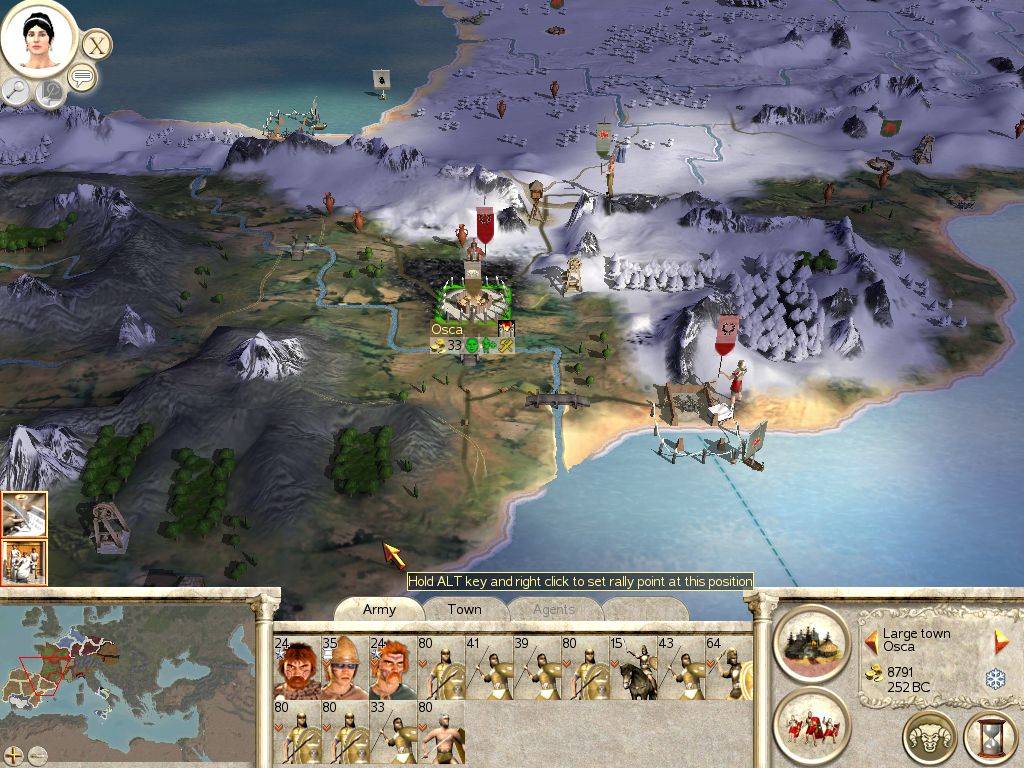Screen dimensions: 1024x768
Task: Select the Army tab
Action: (379, 609)
